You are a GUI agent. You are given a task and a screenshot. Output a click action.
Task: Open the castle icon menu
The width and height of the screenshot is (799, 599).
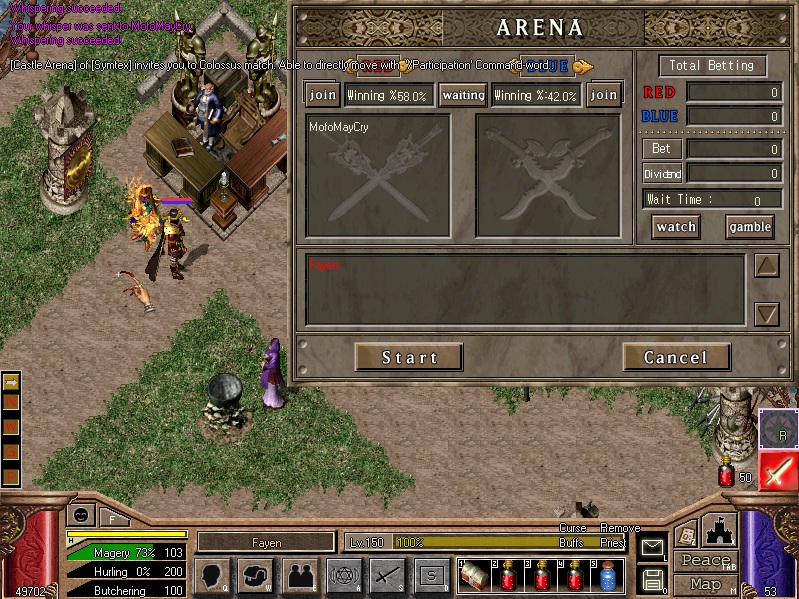[721, 529]
